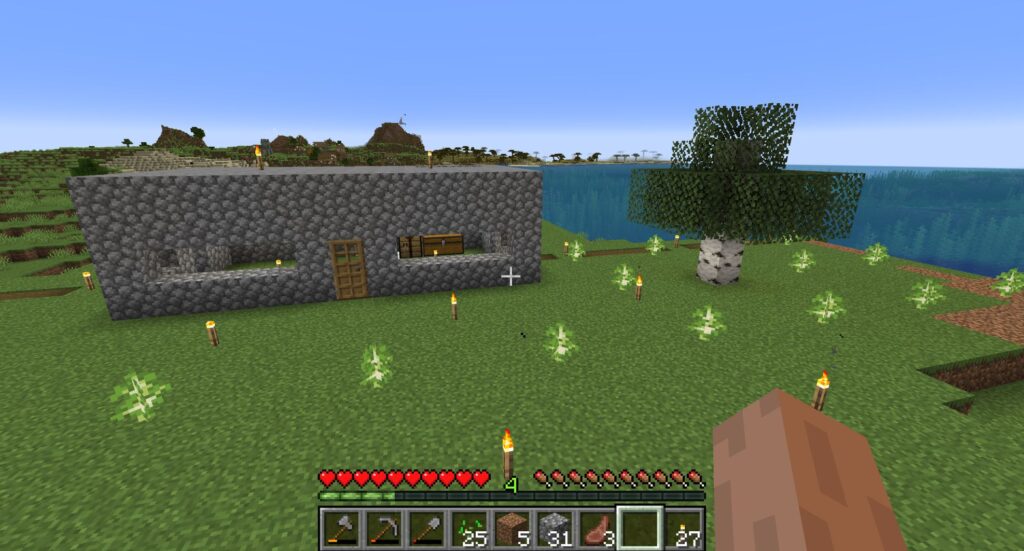This screenshot has height=551, width=1024.
Task: Select the raw meat hotbar slot
Action: (598, 528)
